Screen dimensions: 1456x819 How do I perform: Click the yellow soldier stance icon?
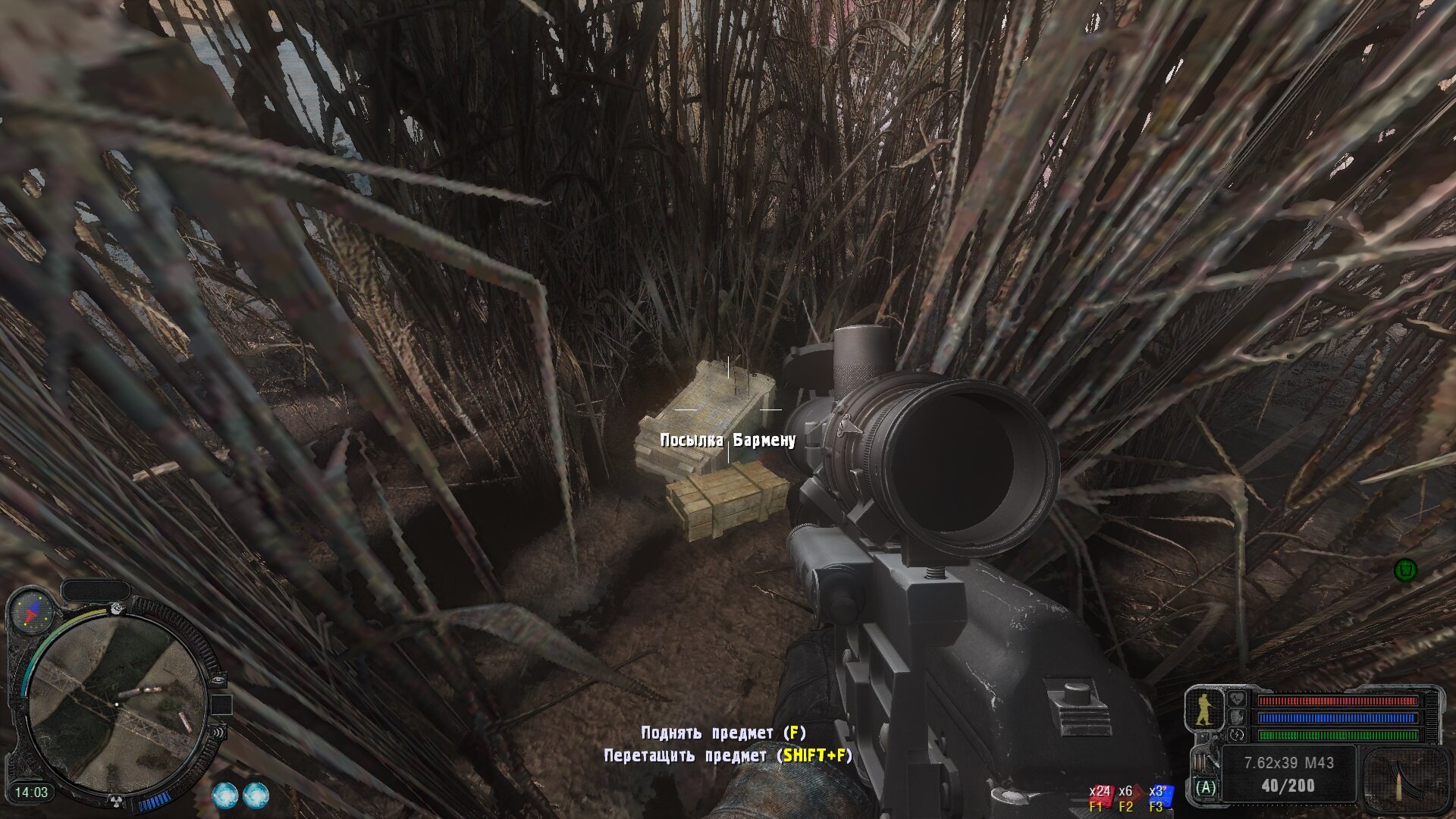[1203, 709]
